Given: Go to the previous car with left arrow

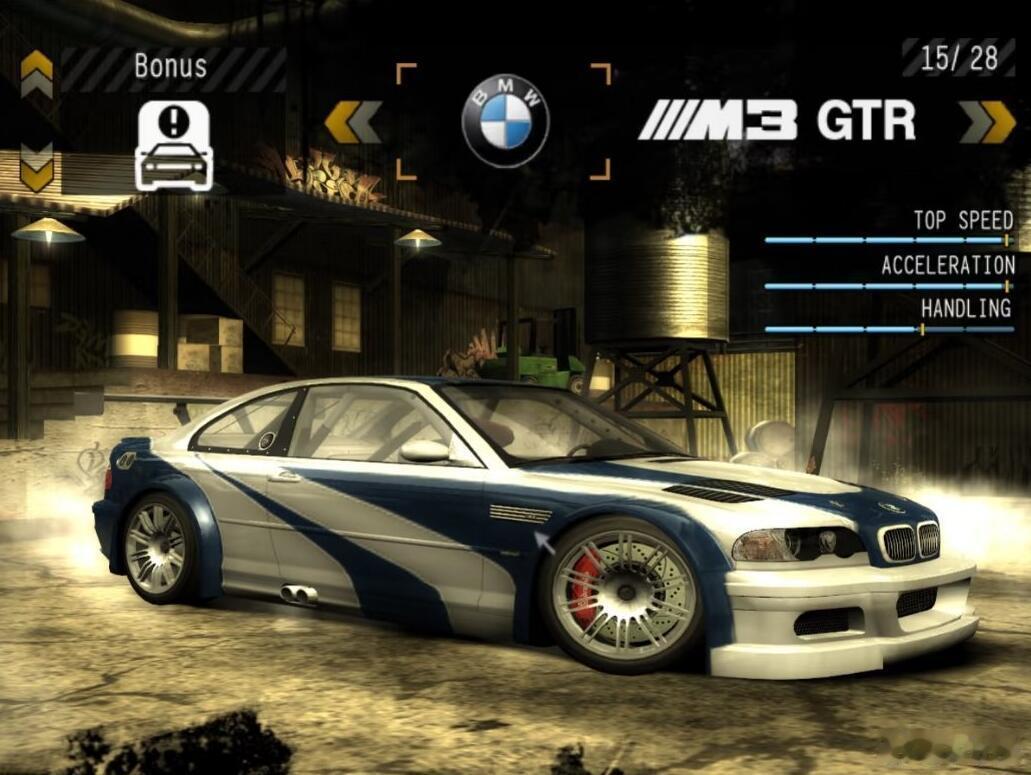Looking at the screenshot, I should pyautogui.click(x=353, y=122).
